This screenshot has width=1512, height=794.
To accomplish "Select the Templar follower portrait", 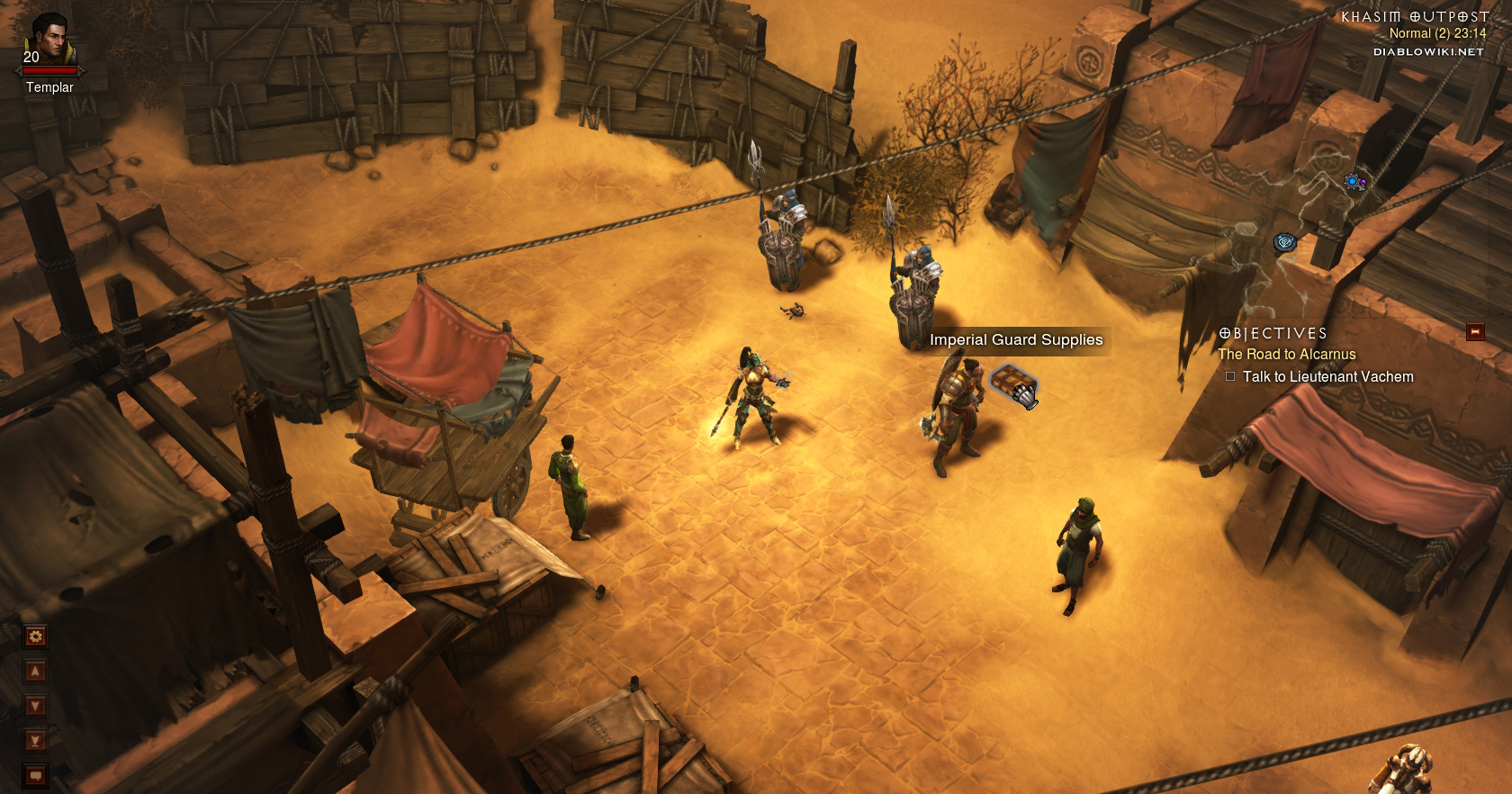I will pyautogui.click(x=47, y=41).
